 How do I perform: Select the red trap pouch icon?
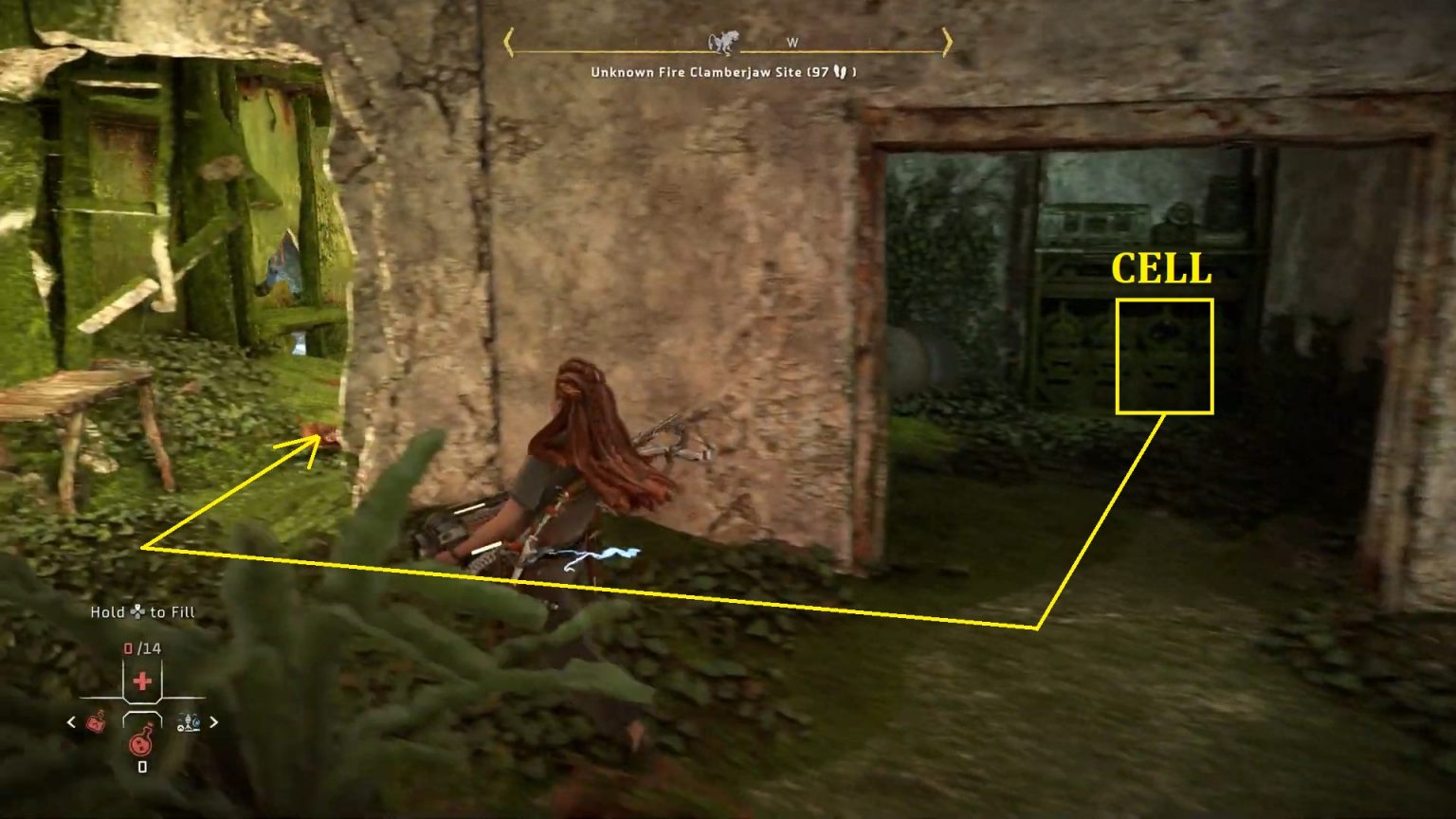[97, 722]
